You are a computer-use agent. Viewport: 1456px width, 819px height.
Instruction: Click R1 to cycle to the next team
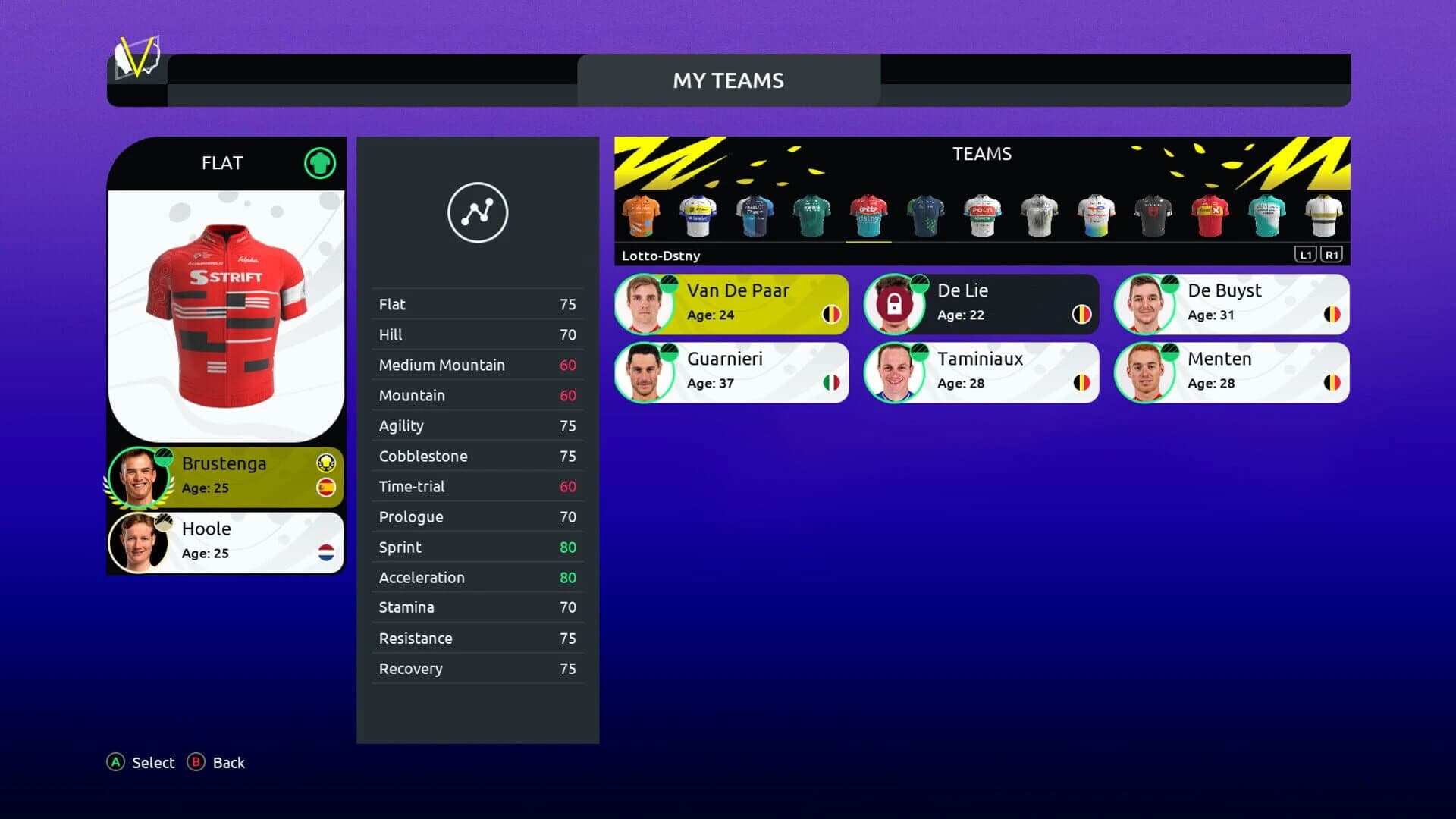pyautogui.click(x=1332, y=255)
